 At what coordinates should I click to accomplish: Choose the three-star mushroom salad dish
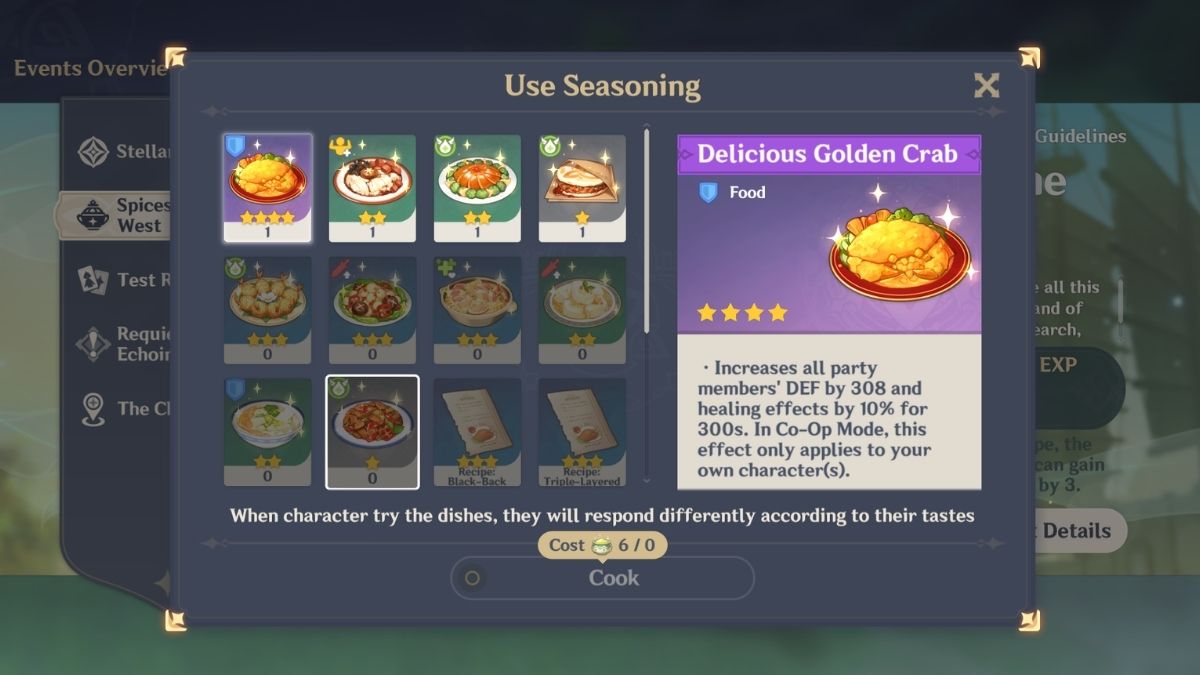tap(372, 310)
